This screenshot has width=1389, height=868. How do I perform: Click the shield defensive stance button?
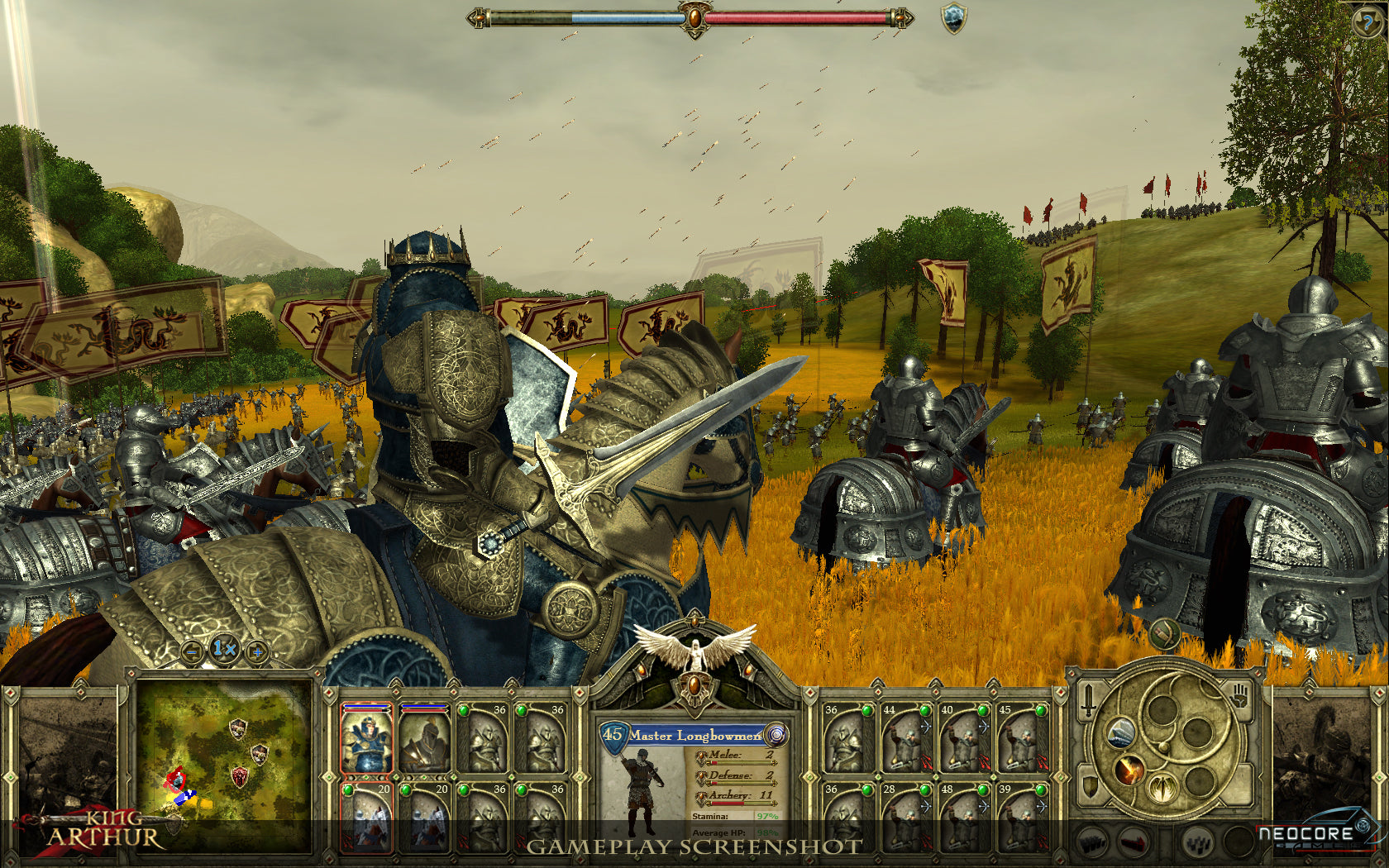coord(1090,785)
